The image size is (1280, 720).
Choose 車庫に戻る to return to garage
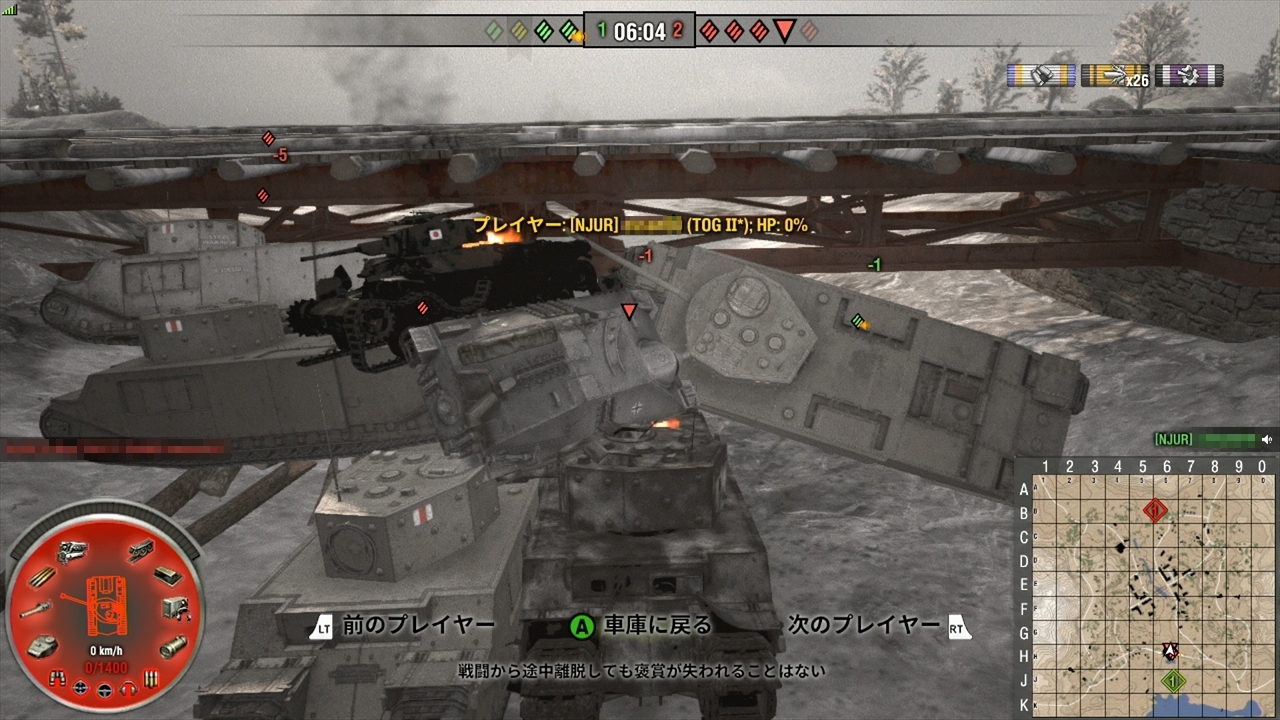pos(657,626)
